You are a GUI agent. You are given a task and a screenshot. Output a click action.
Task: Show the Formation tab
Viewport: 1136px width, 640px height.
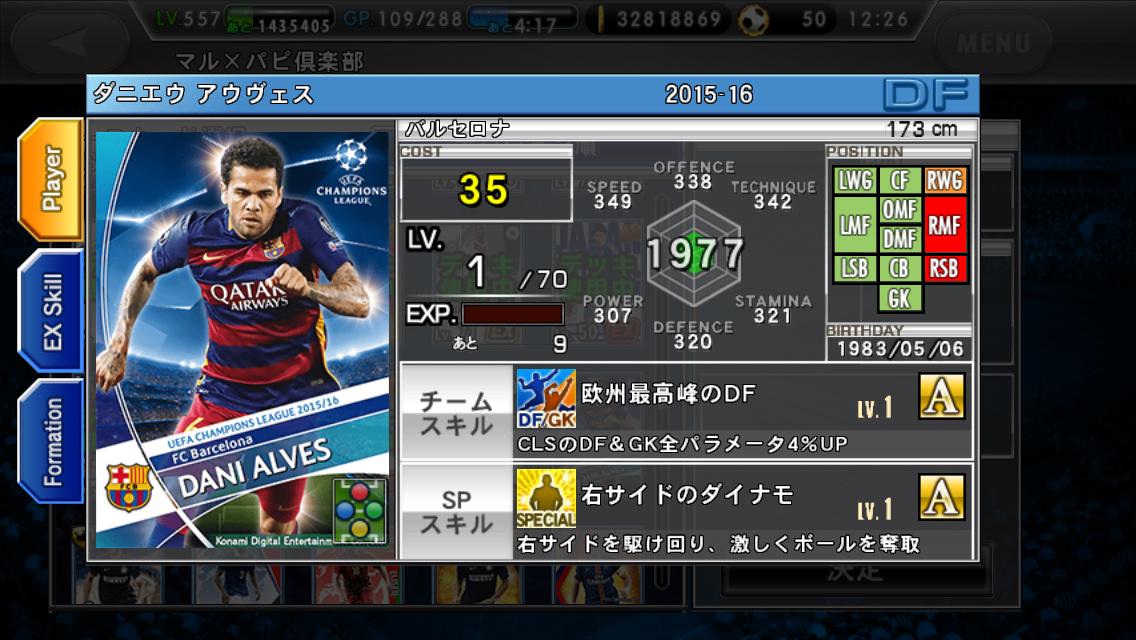point(51,441)
